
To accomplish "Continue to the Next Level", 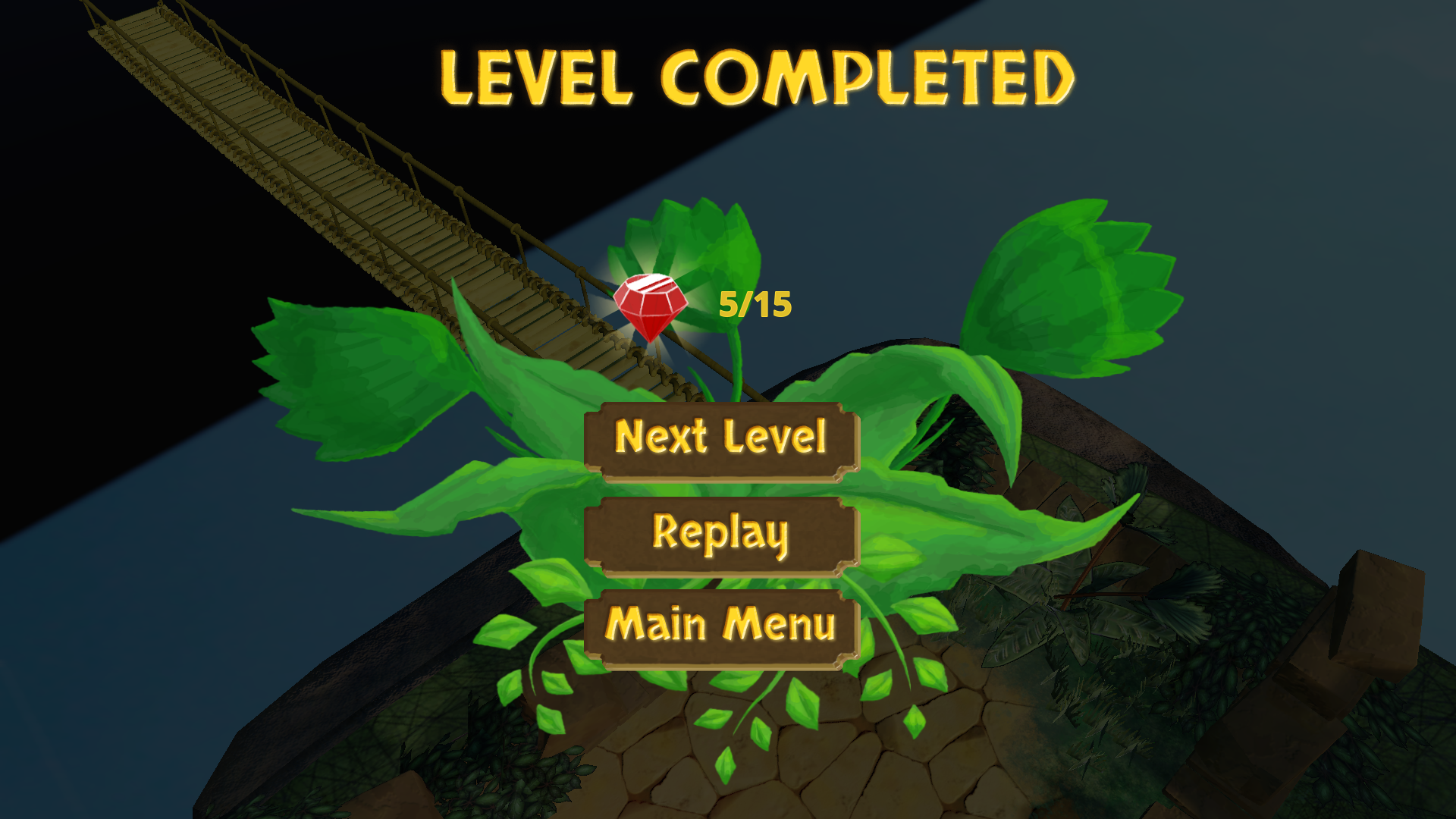I will click(x=721, y=440).
